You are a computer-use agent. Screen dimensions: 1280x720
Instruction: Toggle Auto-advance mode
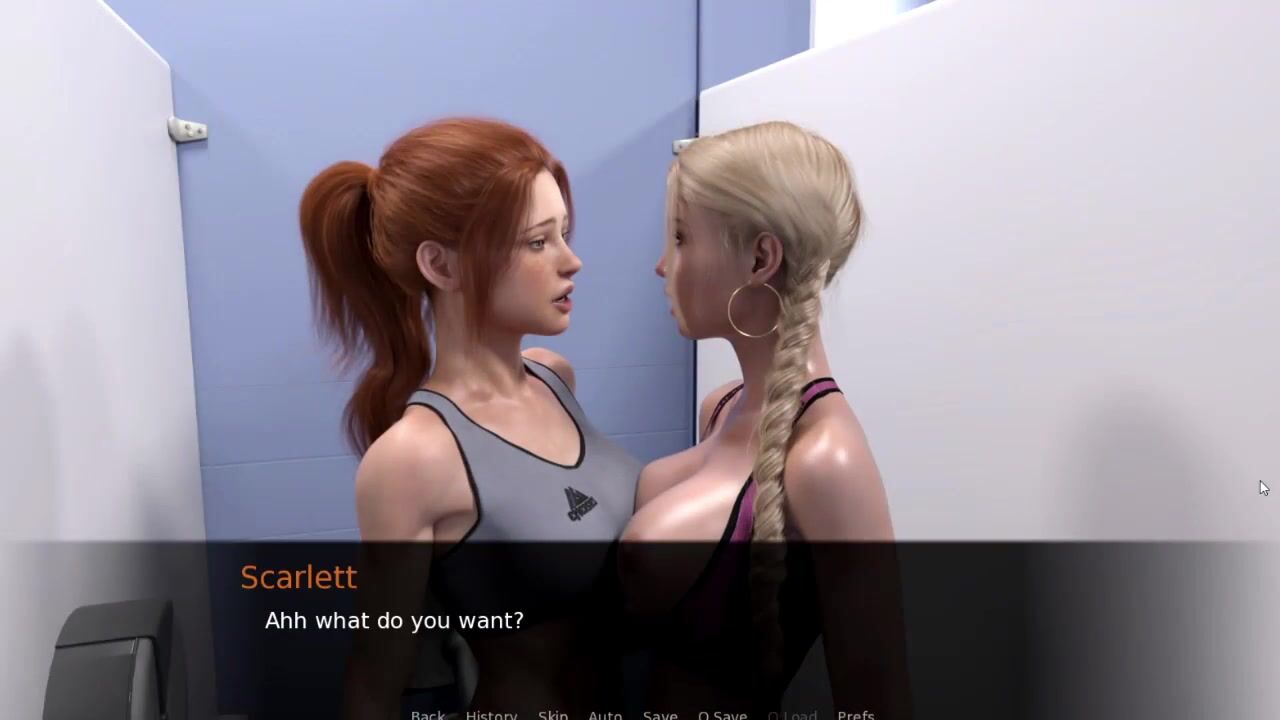605,714
